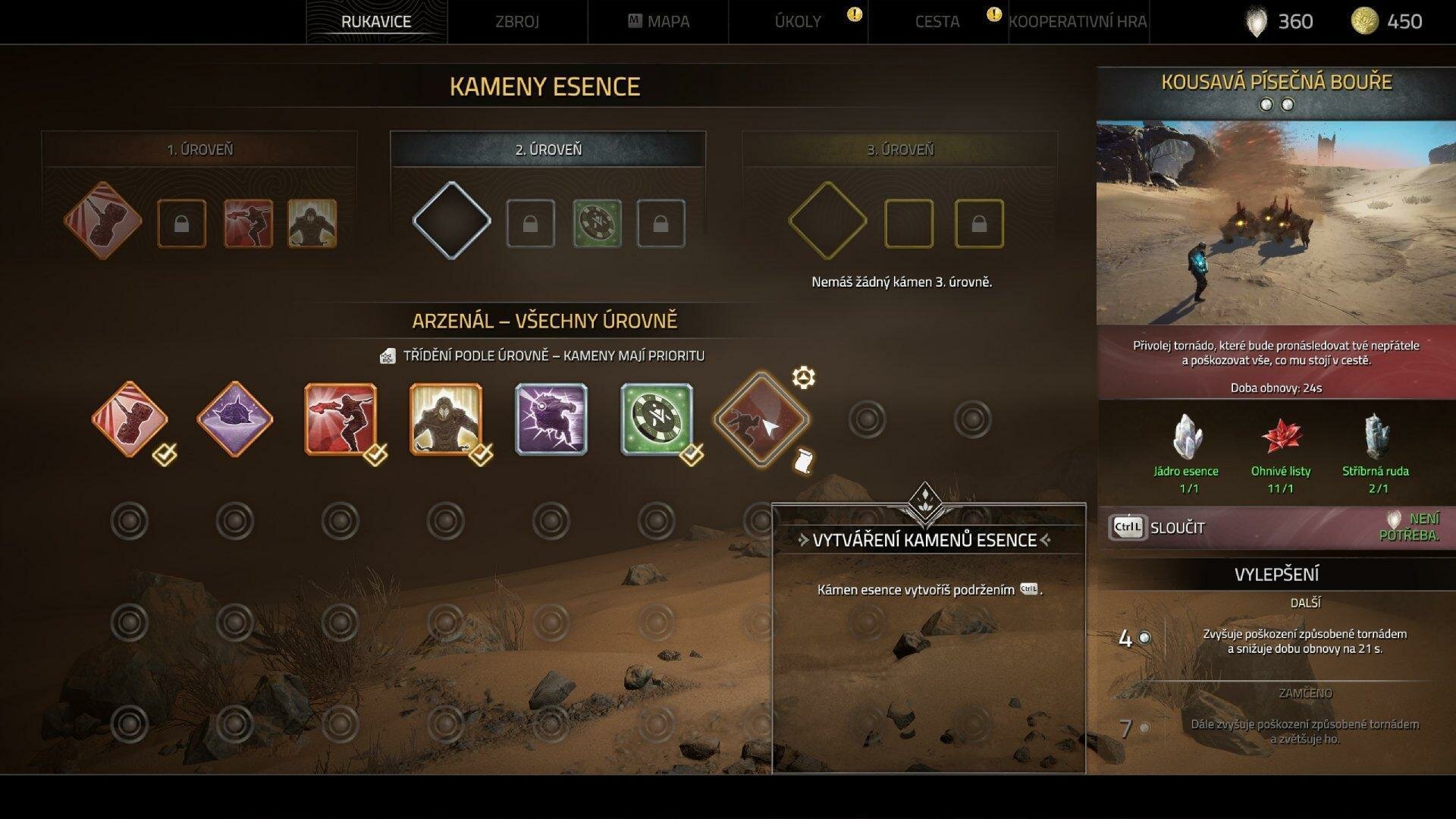Viewport: 1456px width, 819px height.
Task: Switch to the Rukavice tab
Action: tap(376, 21)
